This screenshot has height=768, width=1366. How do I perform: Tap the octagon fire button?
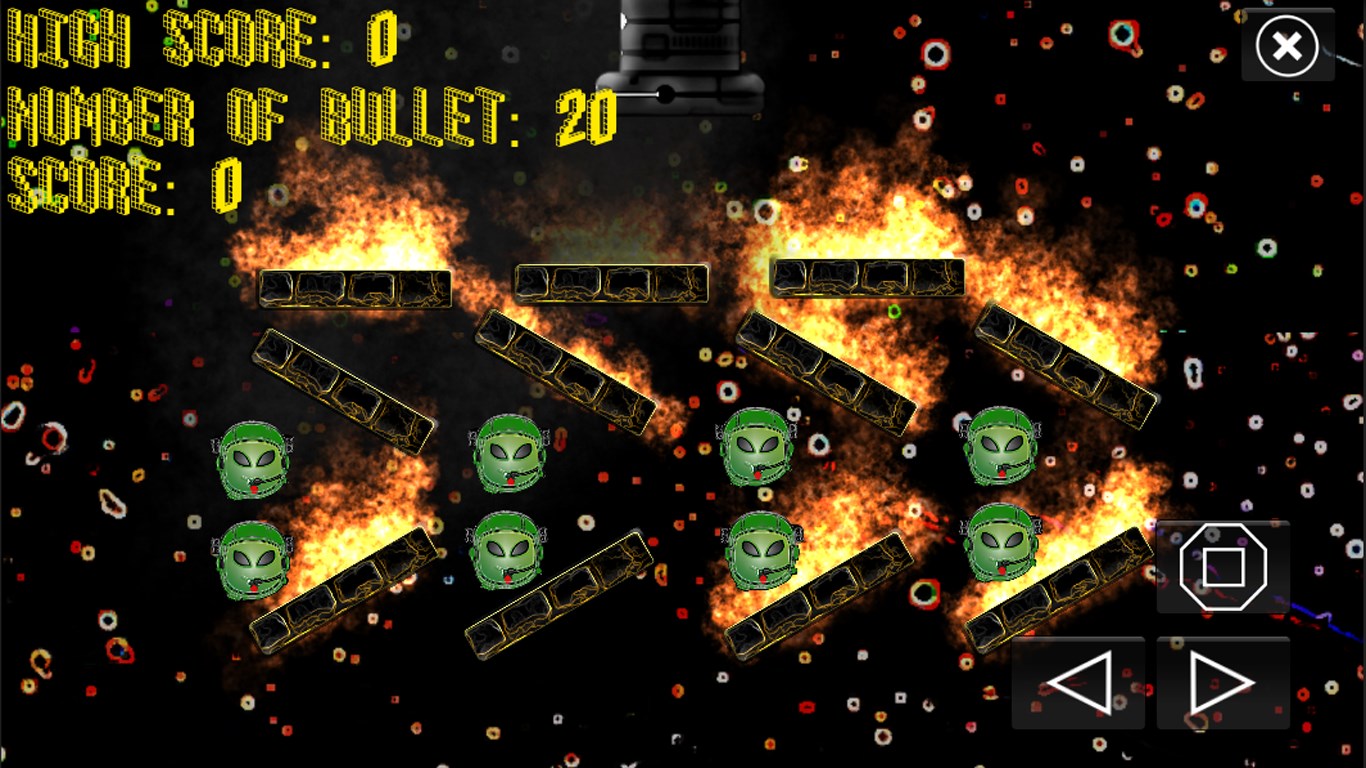[x=1223, y=567]
